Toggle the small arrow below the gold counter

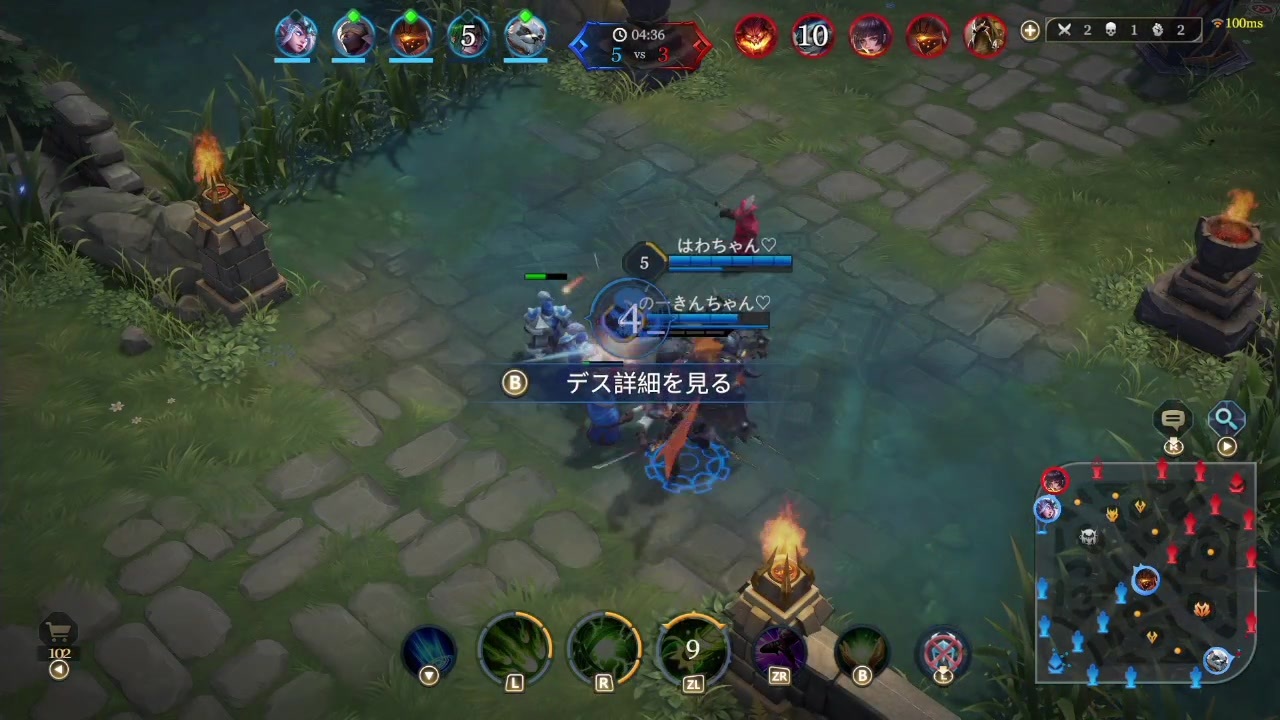58,670
